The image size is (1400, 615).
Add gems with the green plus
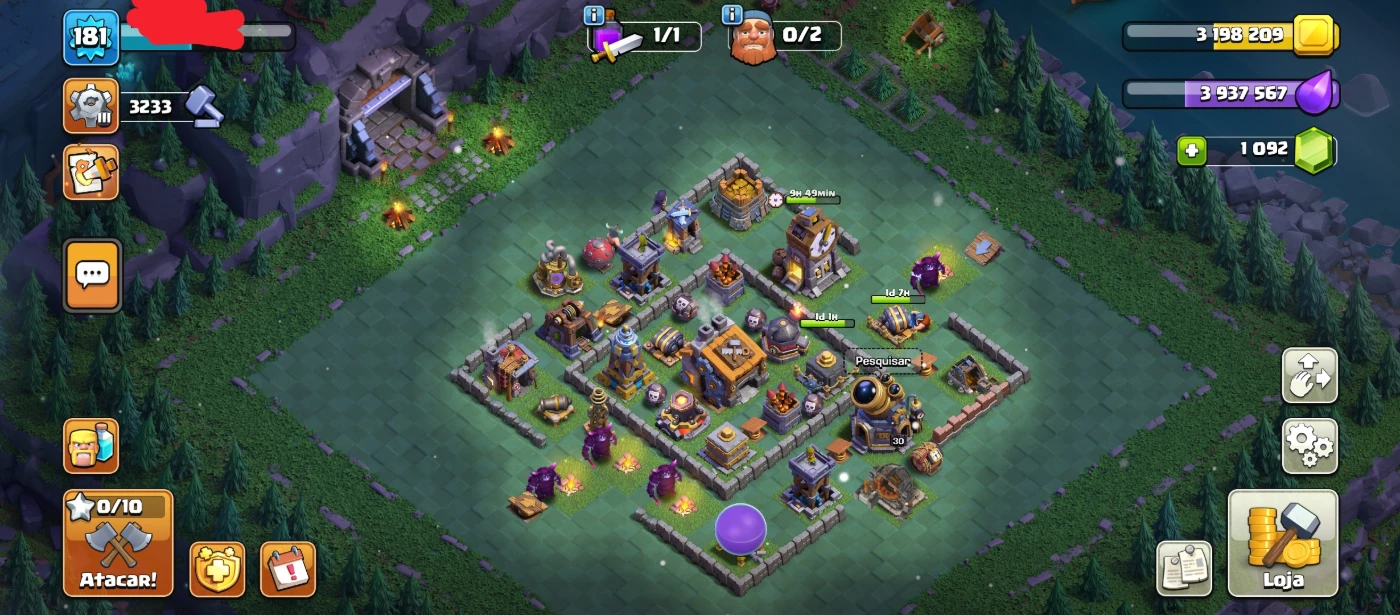point(1191,151)
